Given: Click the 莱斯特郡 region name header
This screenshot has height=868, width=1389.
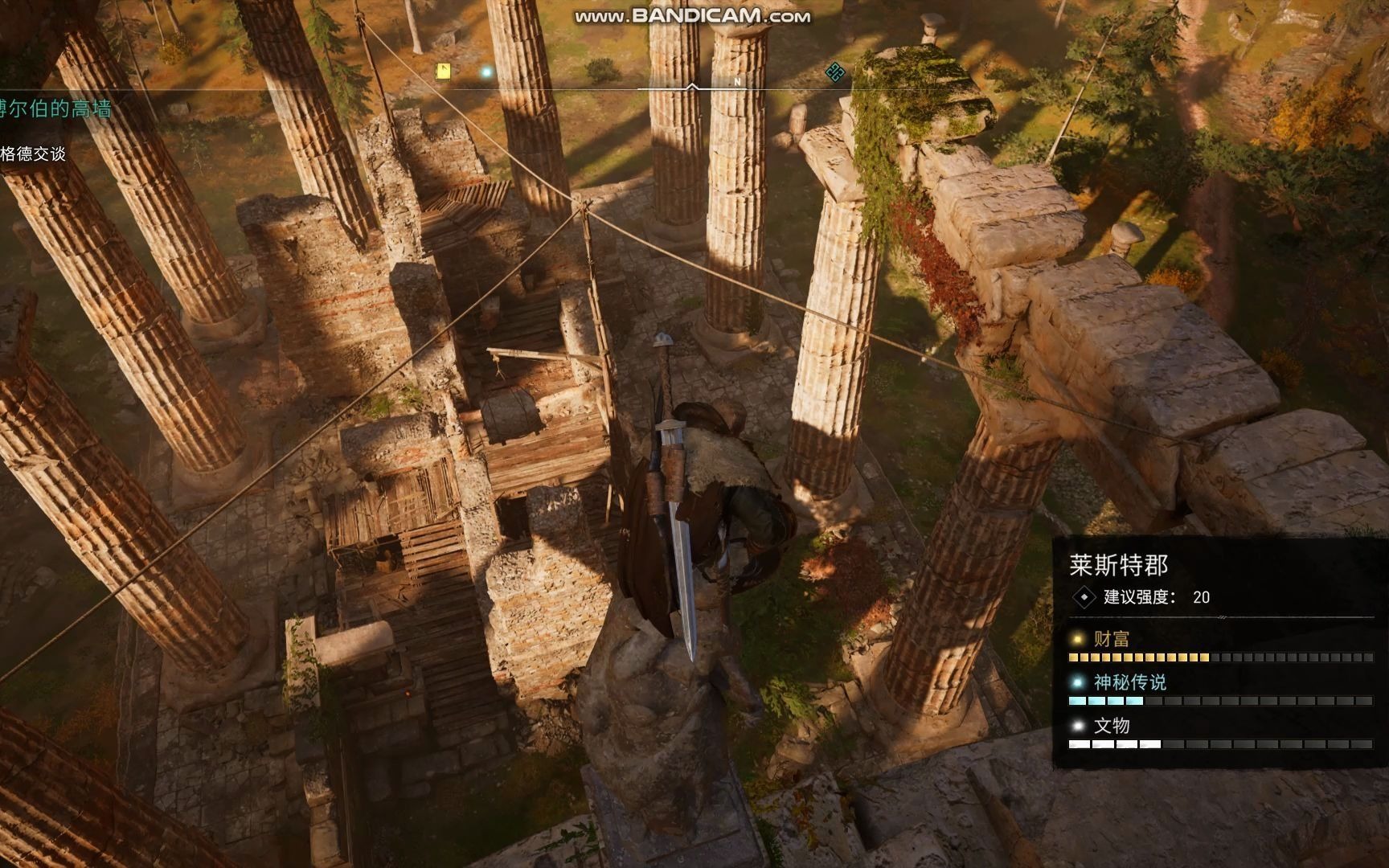Looking at the screenshot, I should pos(1118,565).
